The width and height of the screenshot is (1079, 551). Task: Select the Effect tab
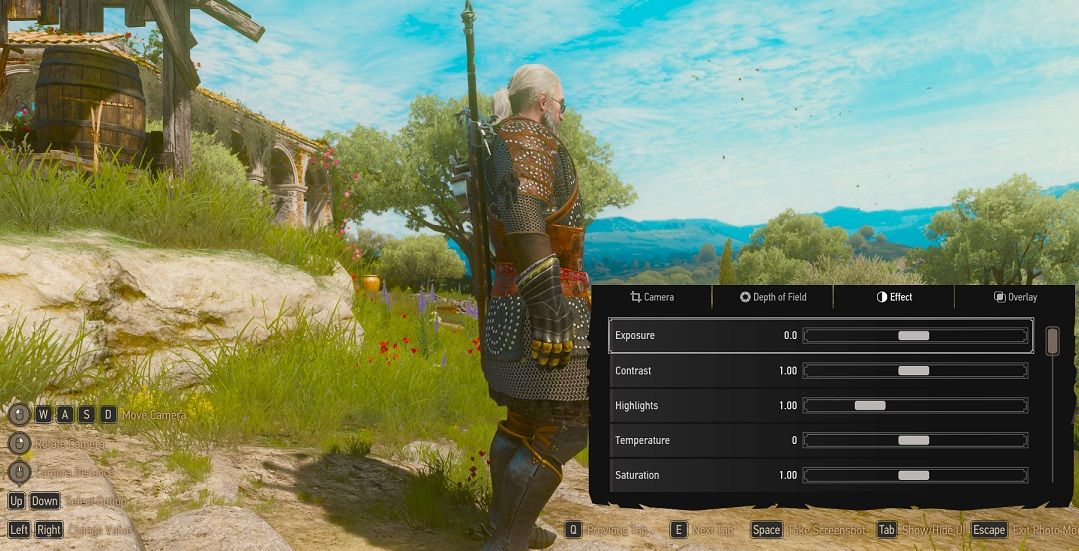[894, 297]
